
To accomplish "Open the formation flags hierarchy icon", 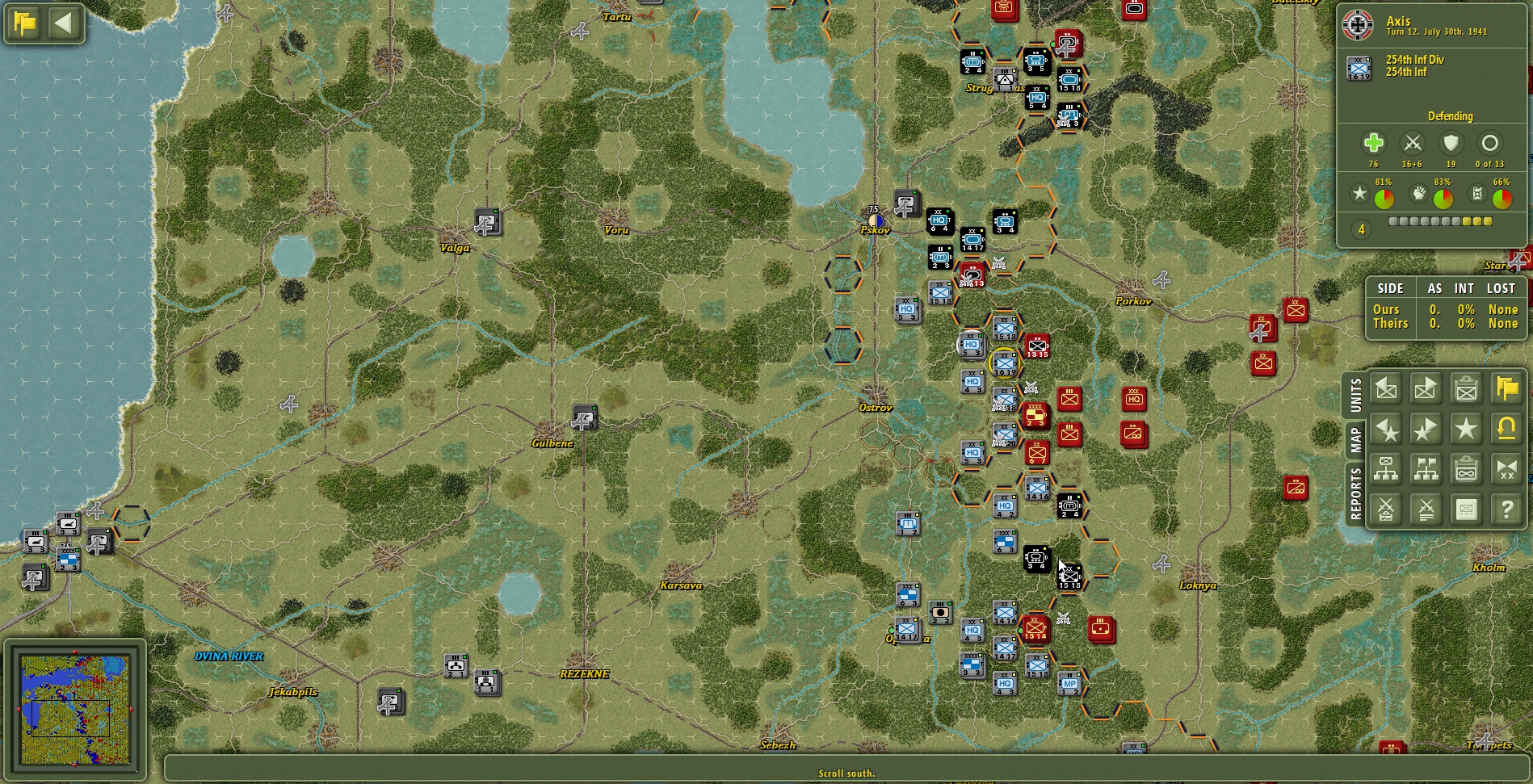I will click(x=1426, y=468).
